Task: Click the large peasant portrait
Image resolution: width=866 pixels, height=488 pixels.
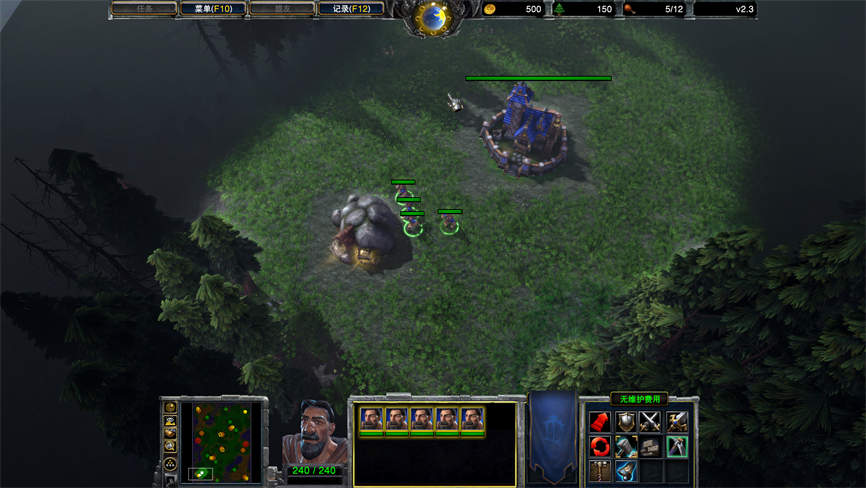Action: 313,431
